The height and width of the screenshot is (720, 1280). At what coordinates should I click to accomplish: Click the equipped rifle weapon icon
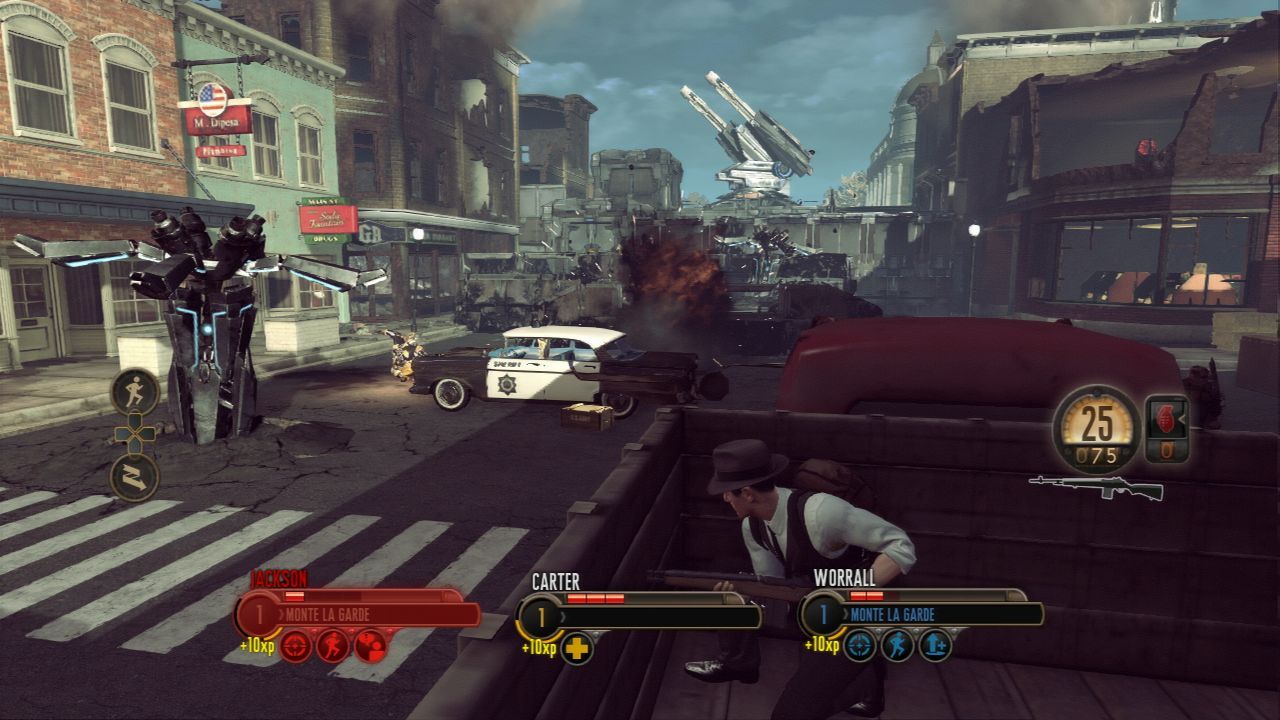click(x=1096, y=488)
